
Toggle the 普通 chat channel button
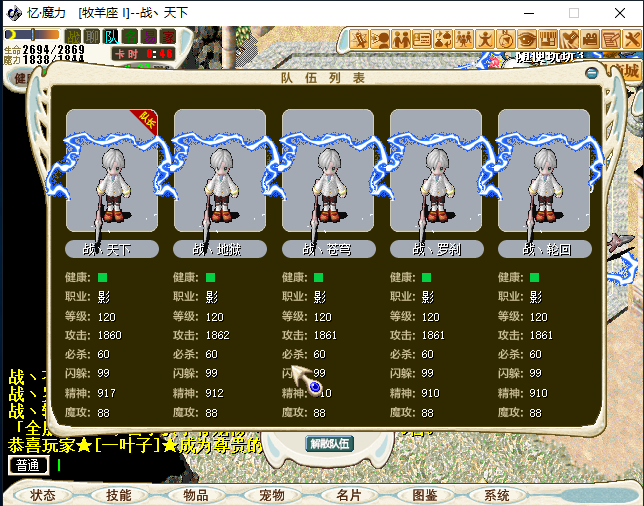pos(28,465)
